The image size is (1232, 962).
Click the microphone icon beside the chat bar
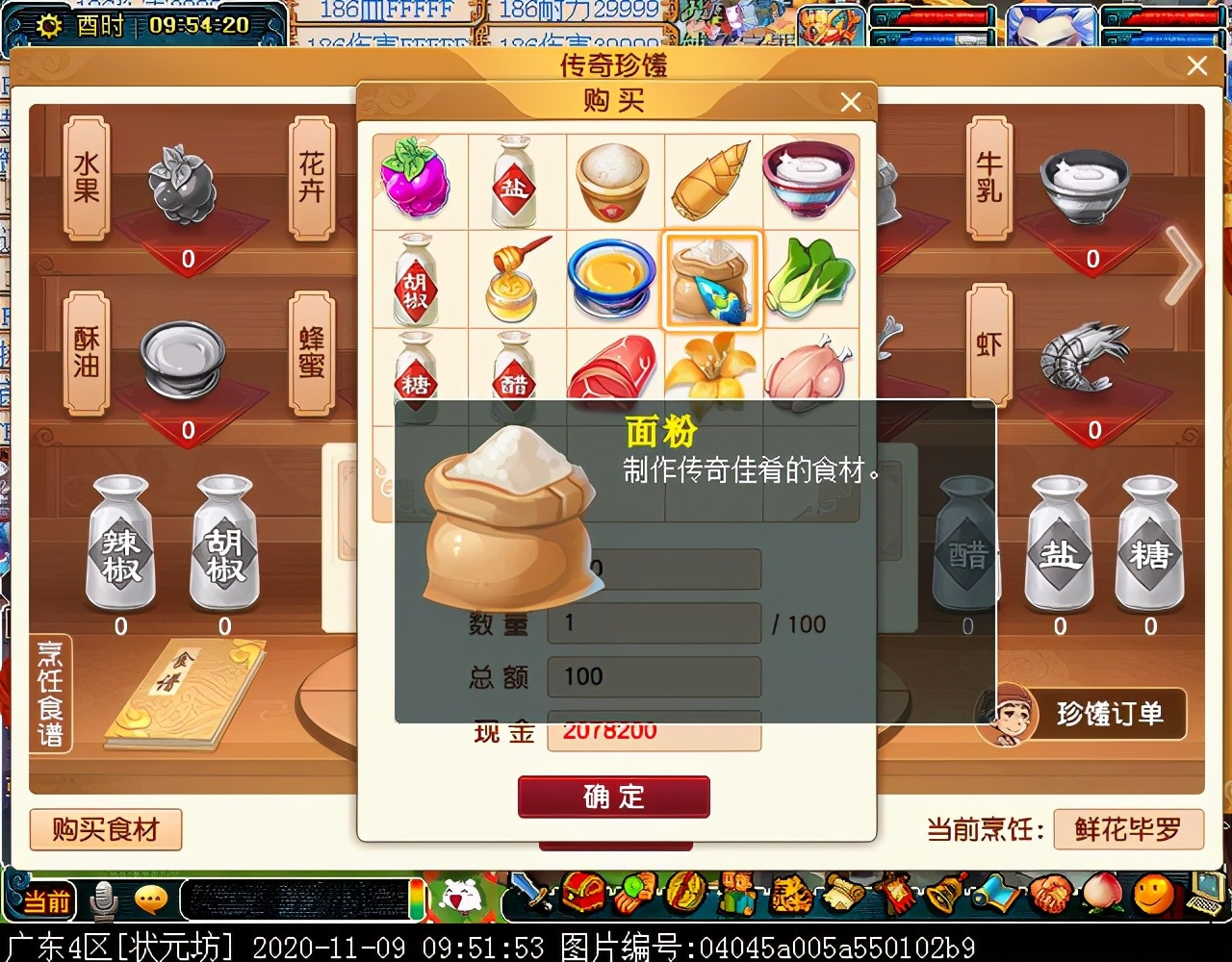pos(104,899)
